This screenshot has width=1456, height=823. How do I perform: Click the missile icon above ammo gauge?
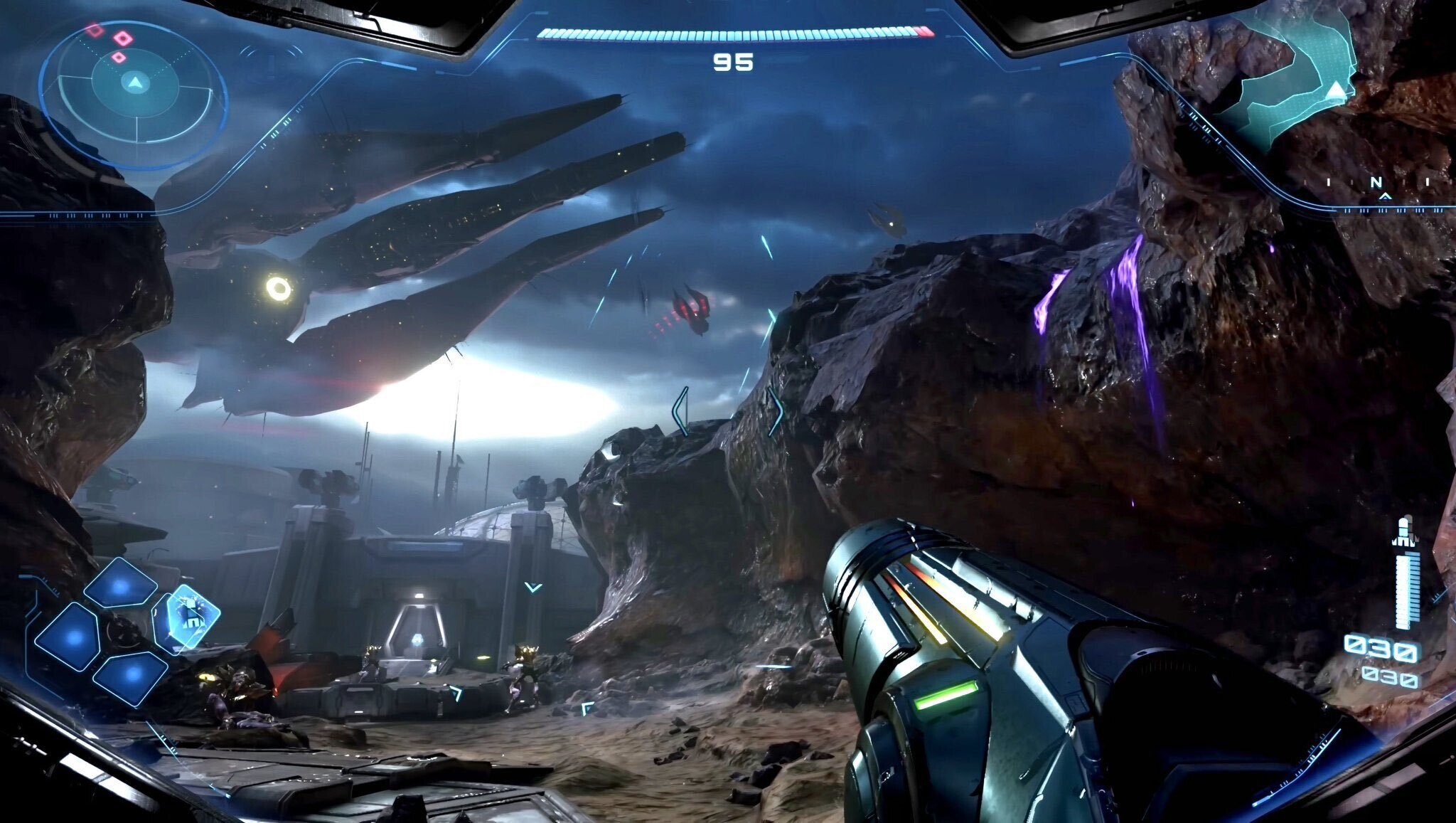coord(1403,532)
